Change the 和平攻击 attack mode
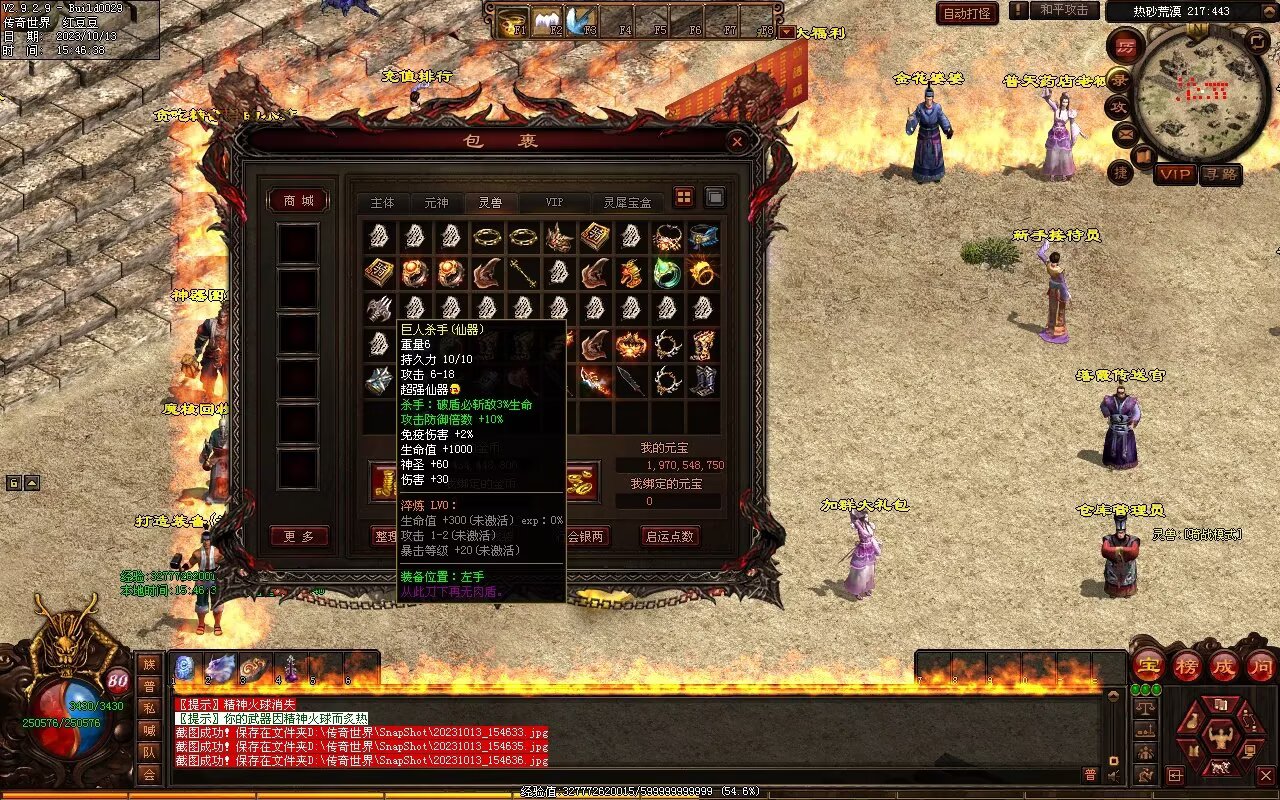The height and width of the screenshot is (800, 1280). tap(1064, 11)
